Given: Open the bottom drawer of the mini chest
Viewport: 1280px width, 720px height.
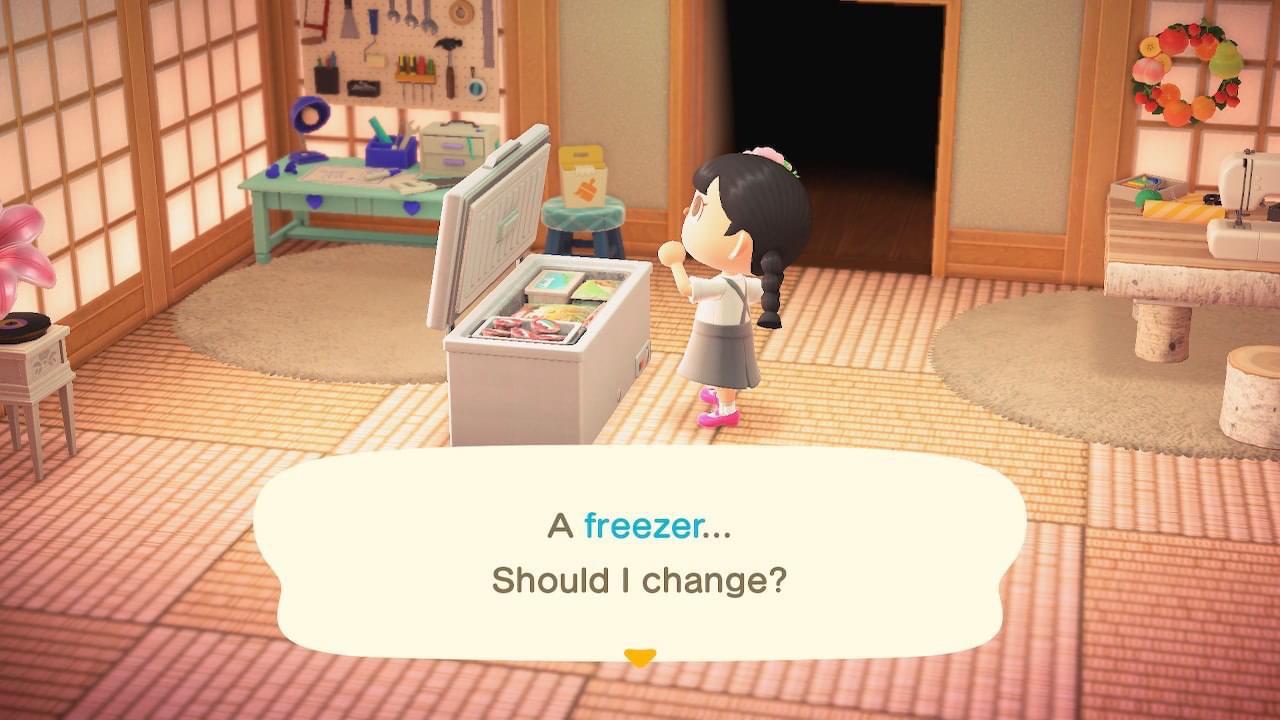Looking at the screenshot, I should [453, 162].
